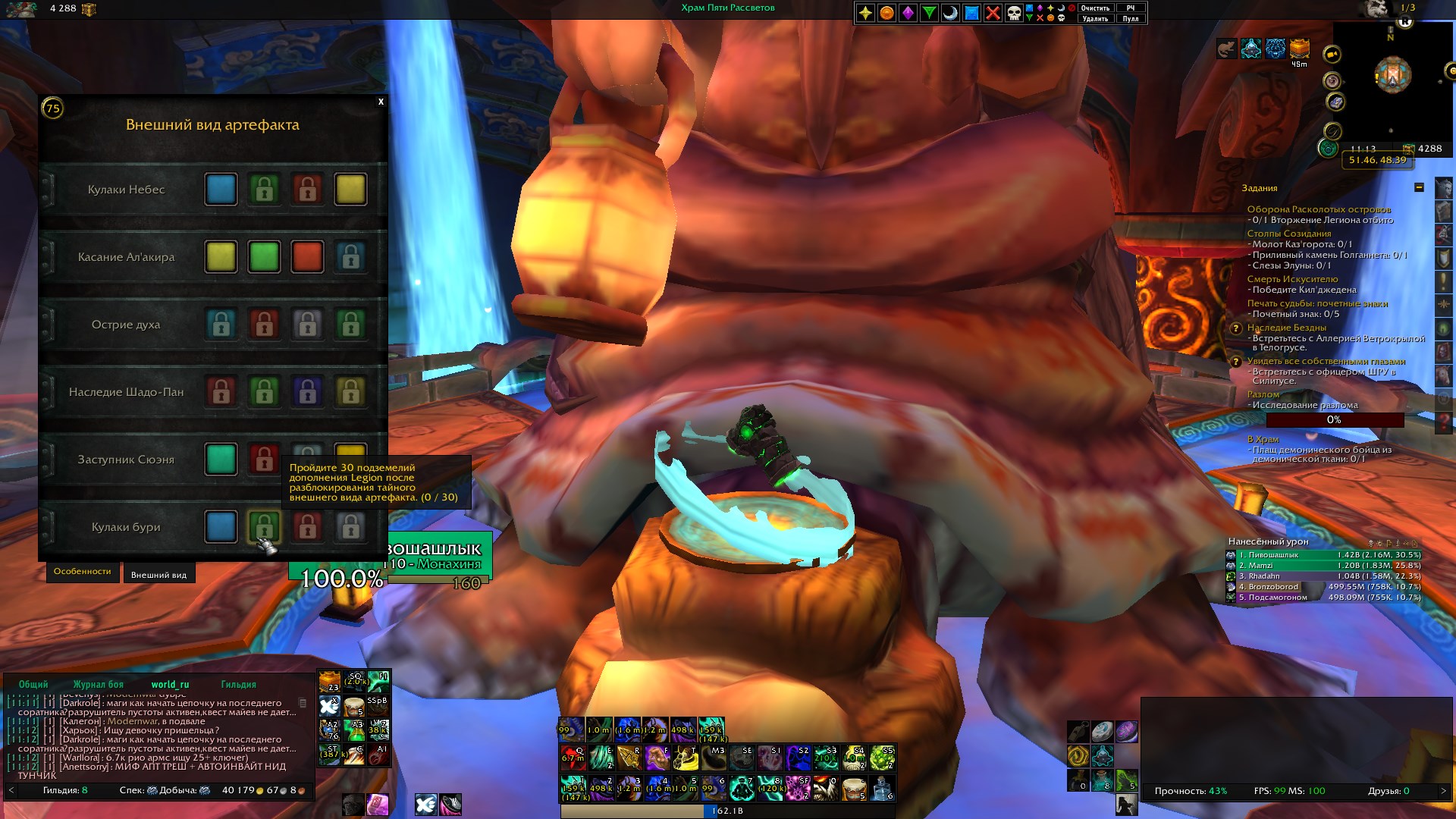Open the Внешний вид tab

[158, 575]
